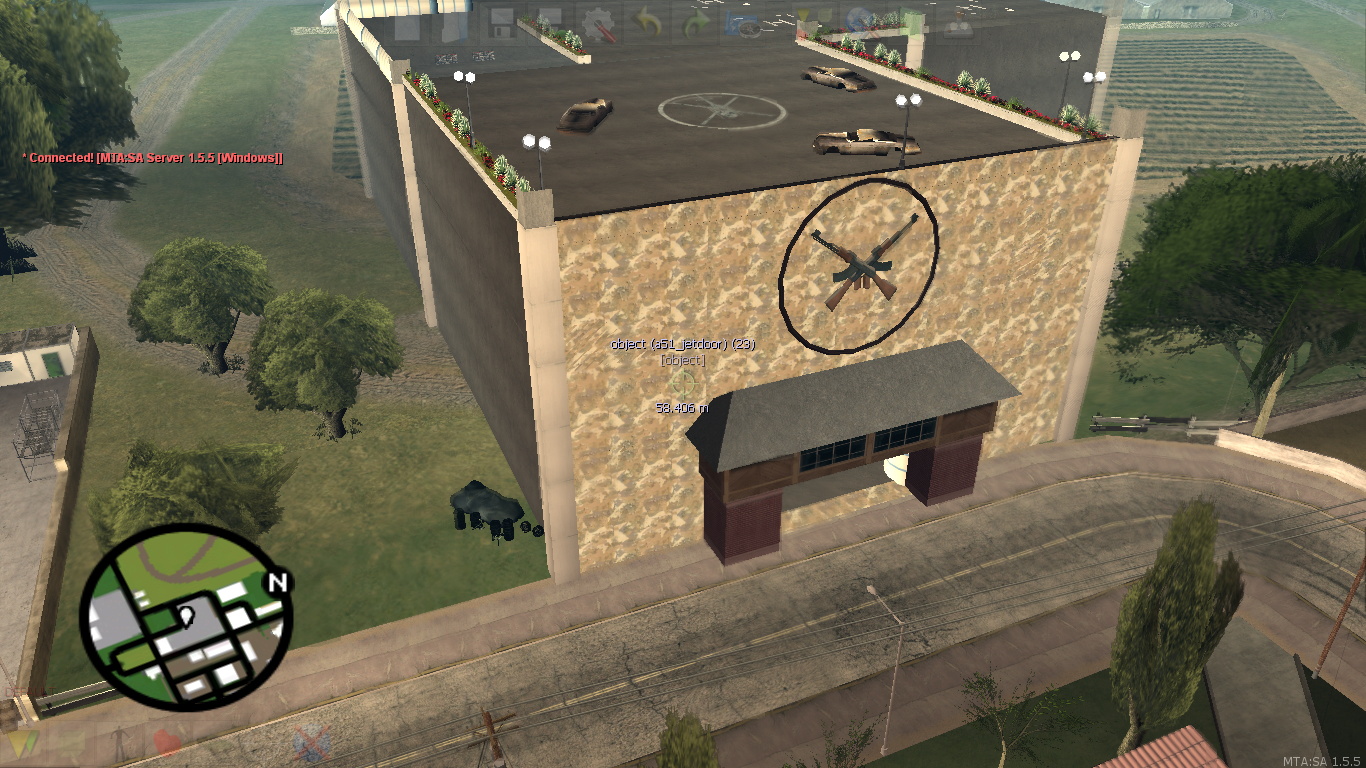Viewport: 1366px width, 768px height.
Task: Click the Connected! server chat message
Action: tap(153, 157)
